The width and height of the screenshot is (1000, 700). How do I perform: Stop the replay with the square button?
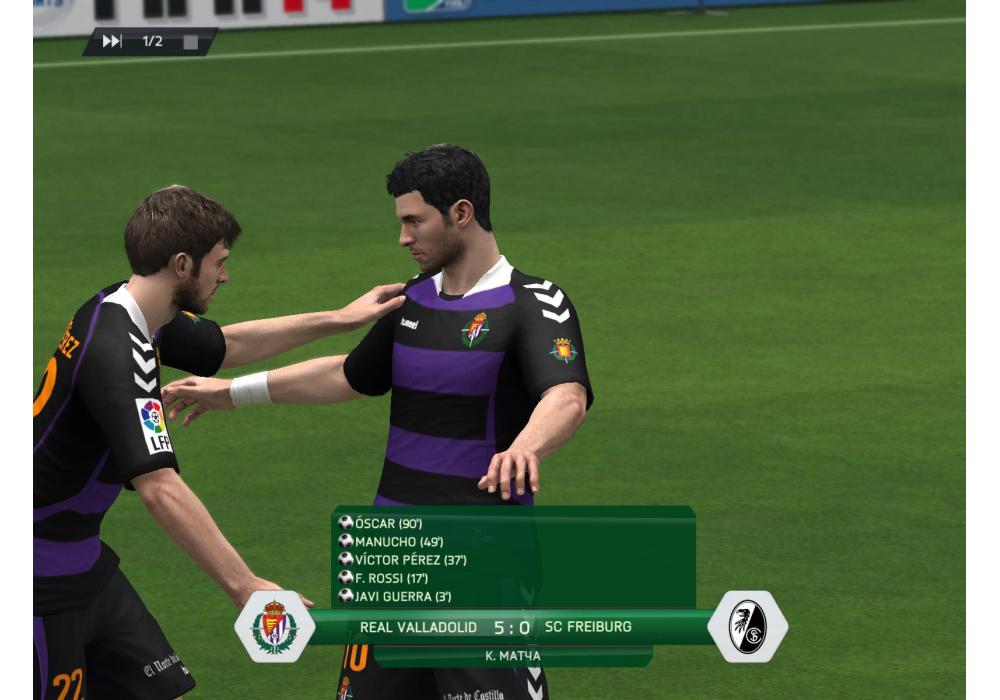[190, 42]
